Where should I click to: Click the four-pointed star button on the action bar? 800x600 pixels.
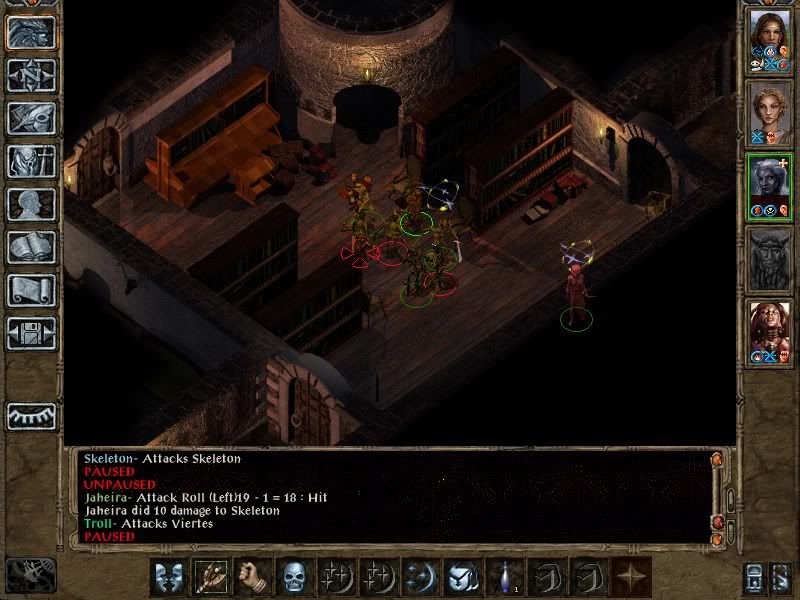click(630, 577)
